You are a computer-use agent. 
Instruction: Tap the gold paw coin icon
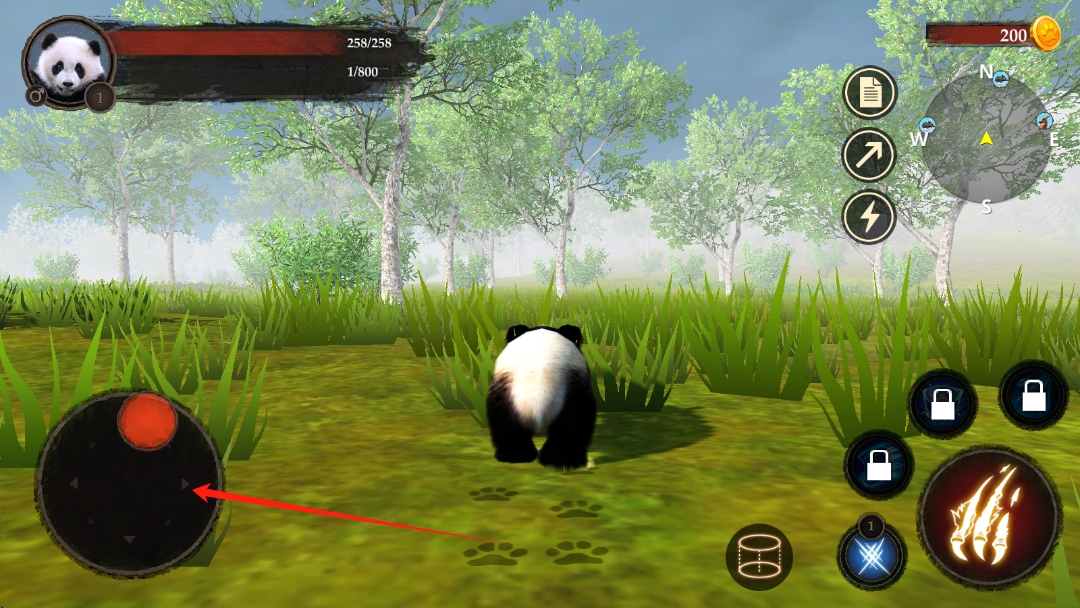1045,34
